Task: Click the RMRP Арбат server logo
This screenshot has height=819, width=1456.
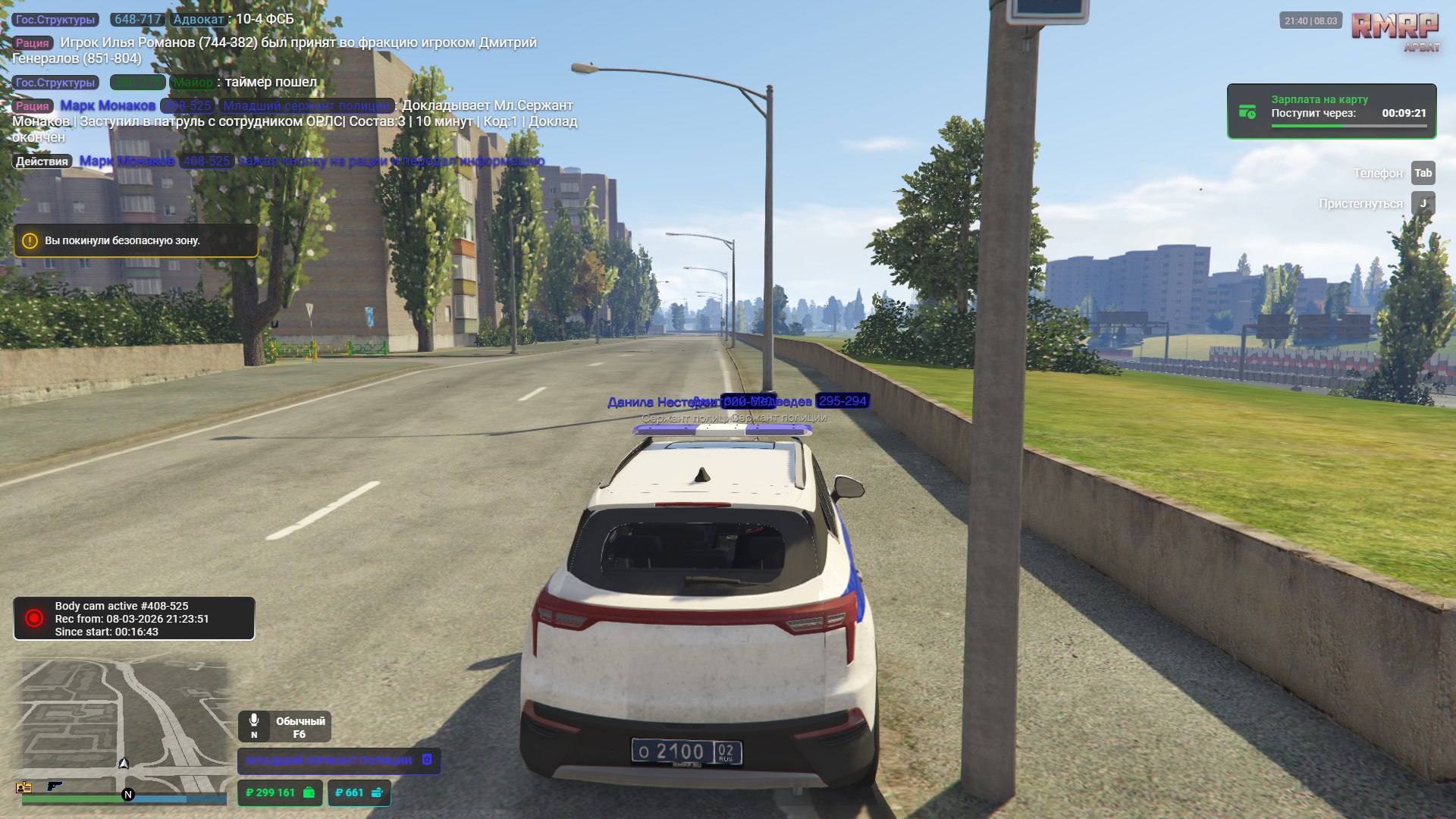Action: click(1395, 32)
